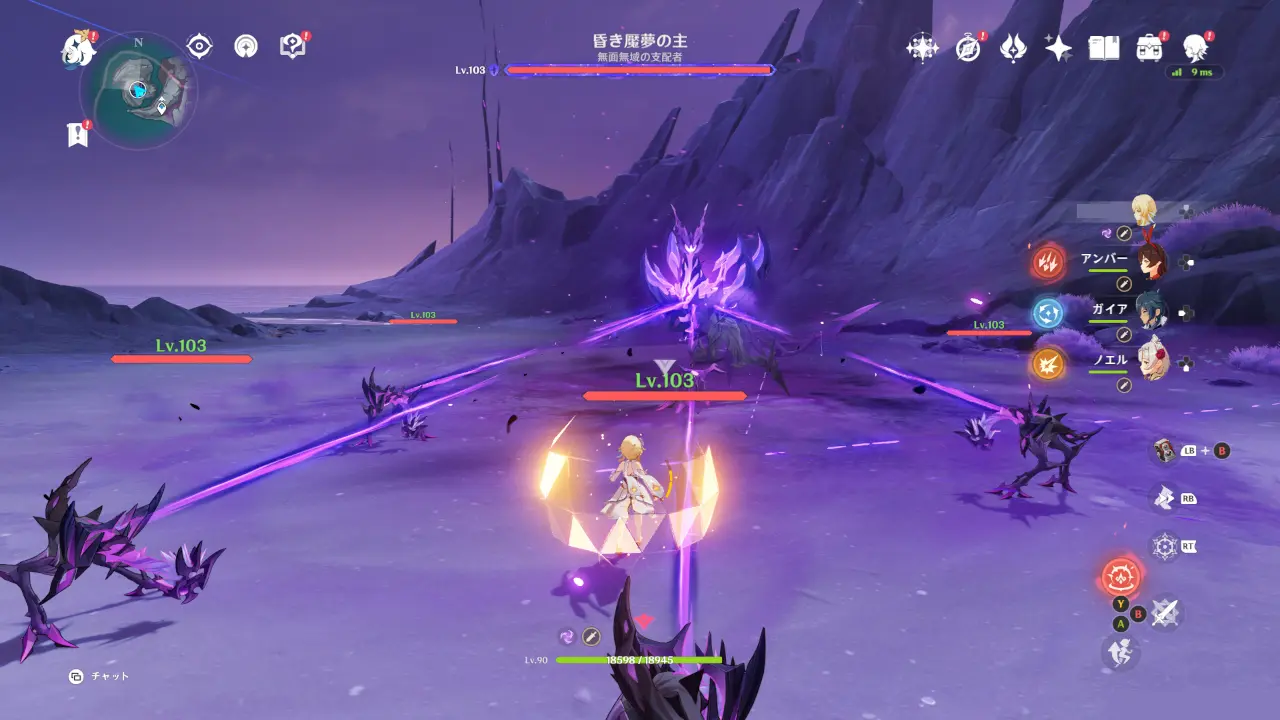Open the backpack inventory
The height and width of the screenshot is (720, 1280).
point(1149,47)
